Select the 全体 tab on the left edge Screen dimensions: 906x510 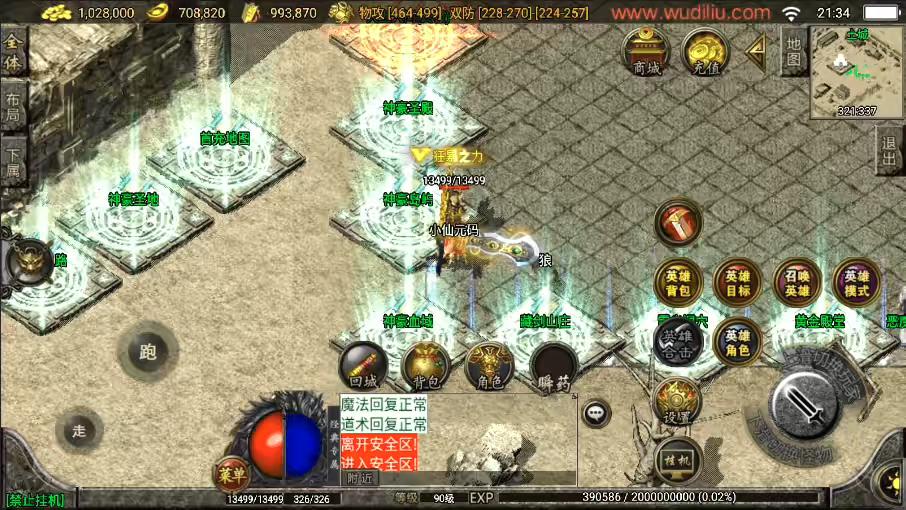13,51
